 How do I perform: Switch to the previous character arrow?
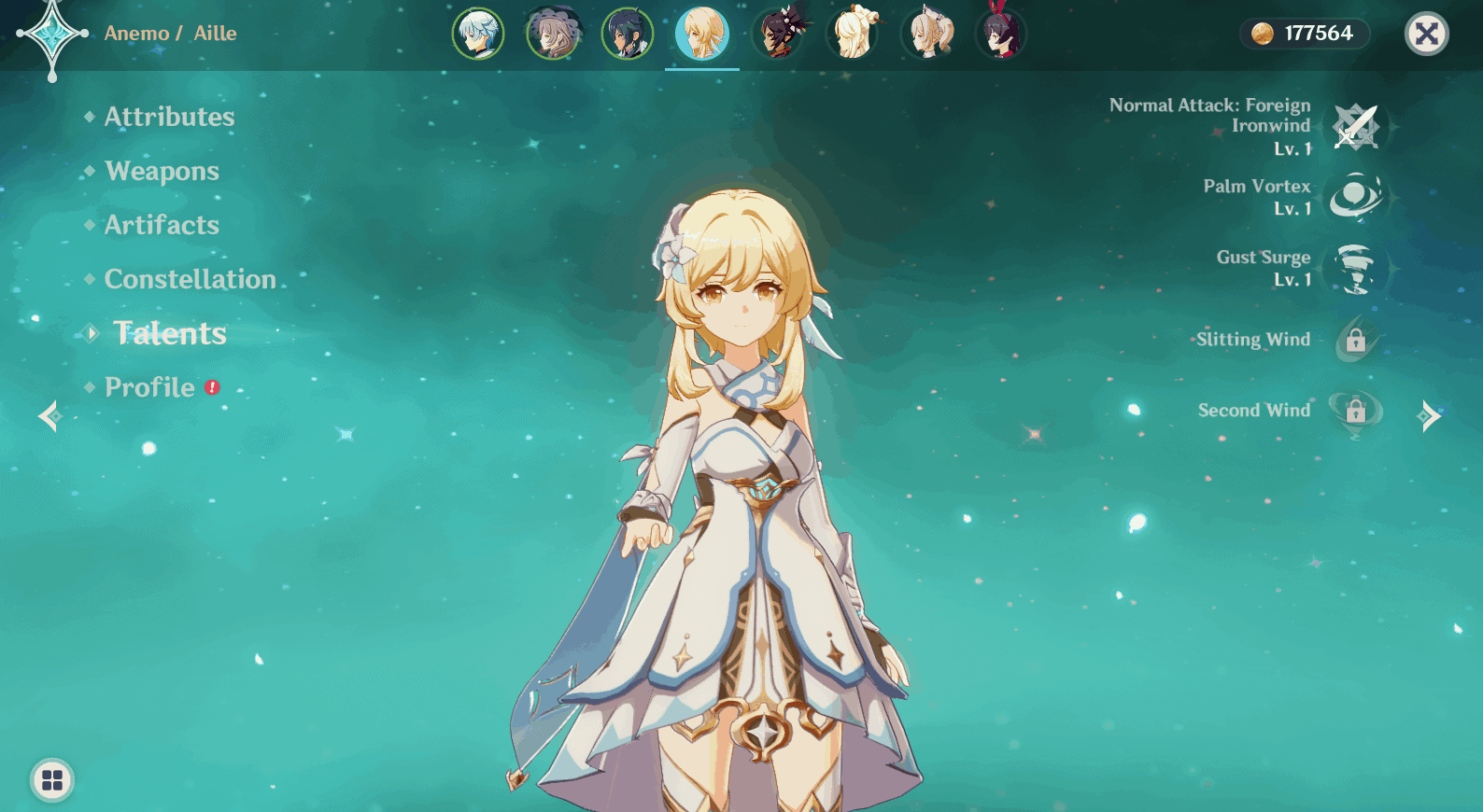click(x=49, y=416)
